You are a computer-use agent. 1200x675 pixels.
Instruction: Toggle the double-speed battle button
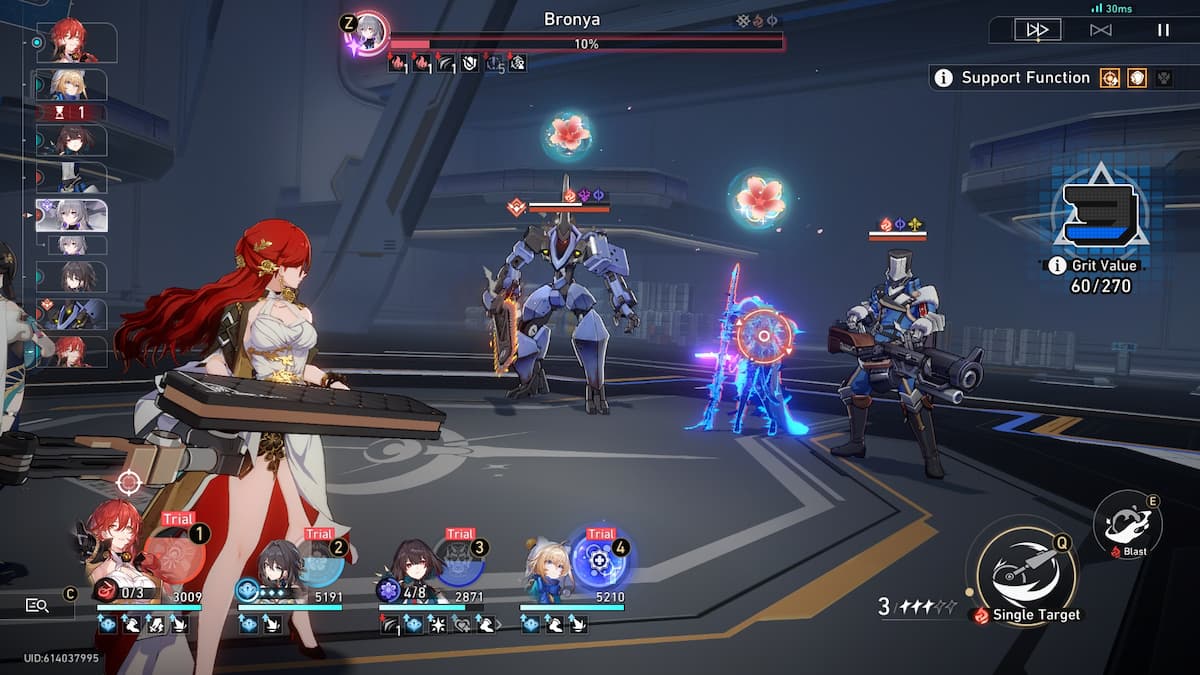[x=1037, y=30]
